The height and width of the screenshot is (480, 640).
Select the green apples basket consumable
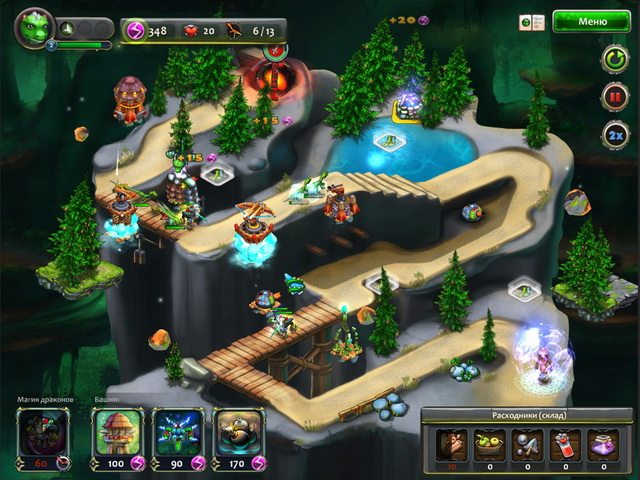pos(488,443)
